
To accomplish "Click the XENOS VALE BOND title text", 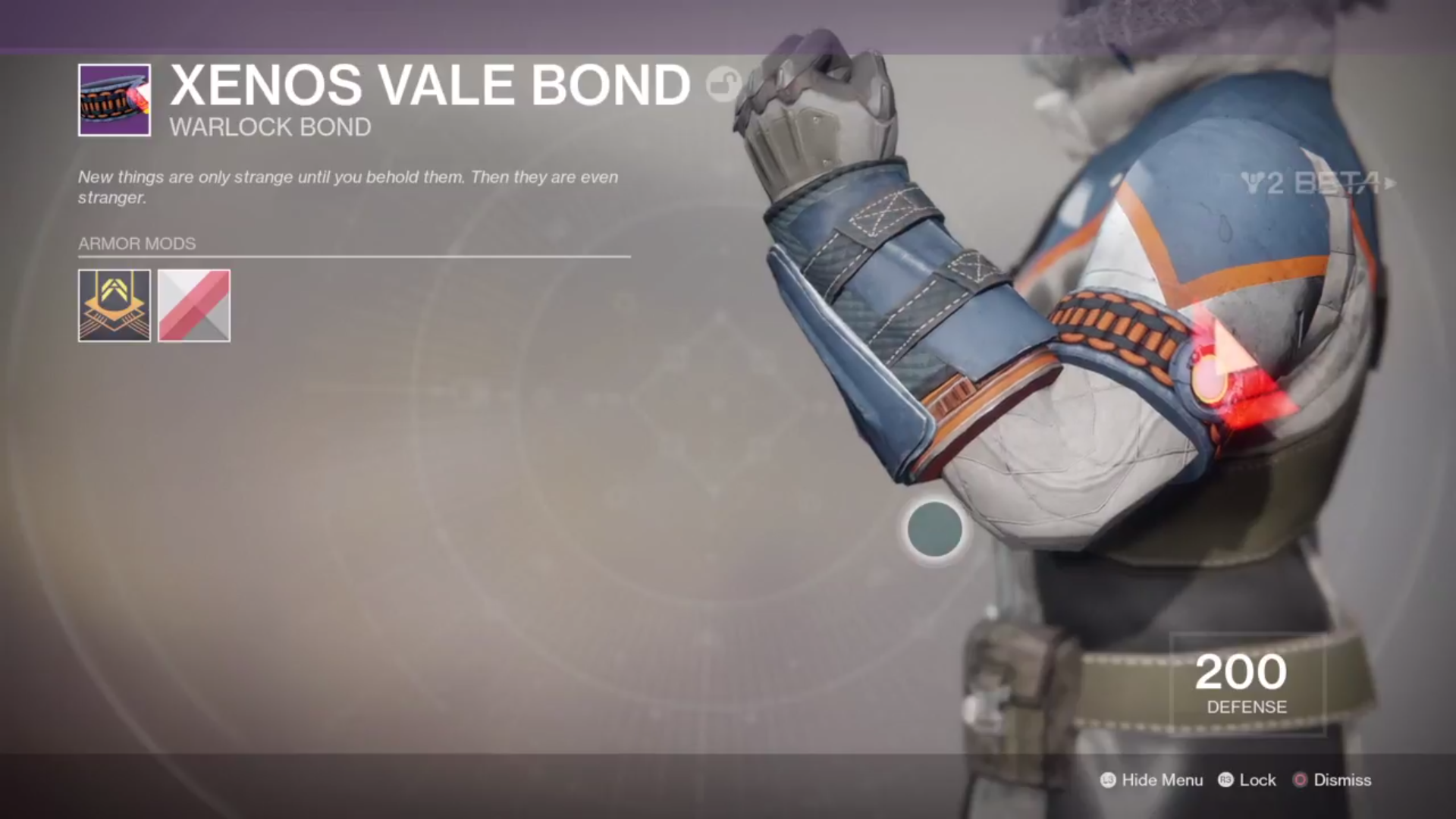I will point(428,84).
